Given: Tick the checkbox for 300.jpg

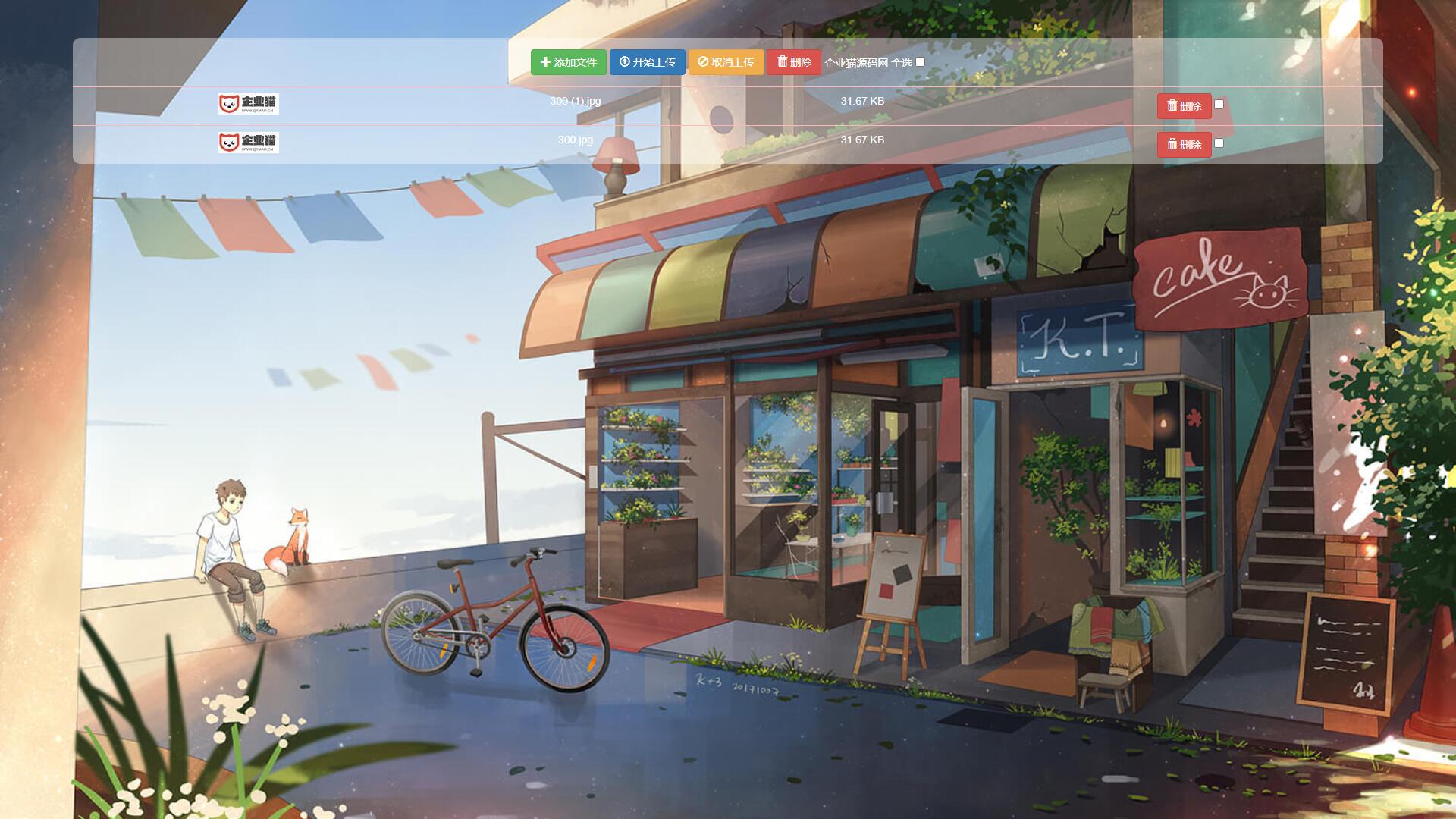Looking at the screenshot, I should pyautogui.click(x=1219, y=143).
